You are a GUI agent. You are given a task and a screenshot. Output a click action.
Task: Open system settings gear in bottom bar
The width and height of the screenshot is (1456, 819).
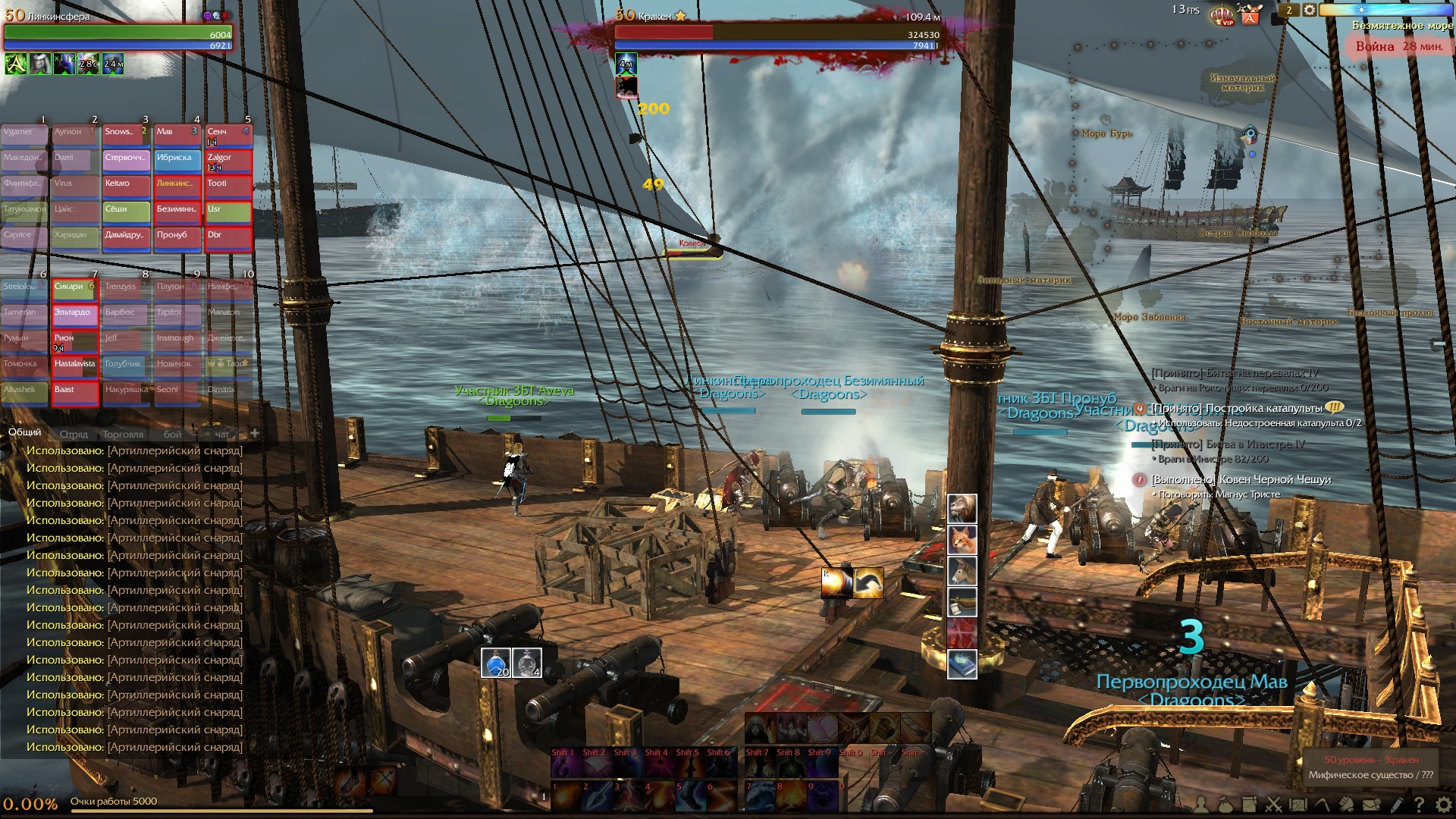1443,805
